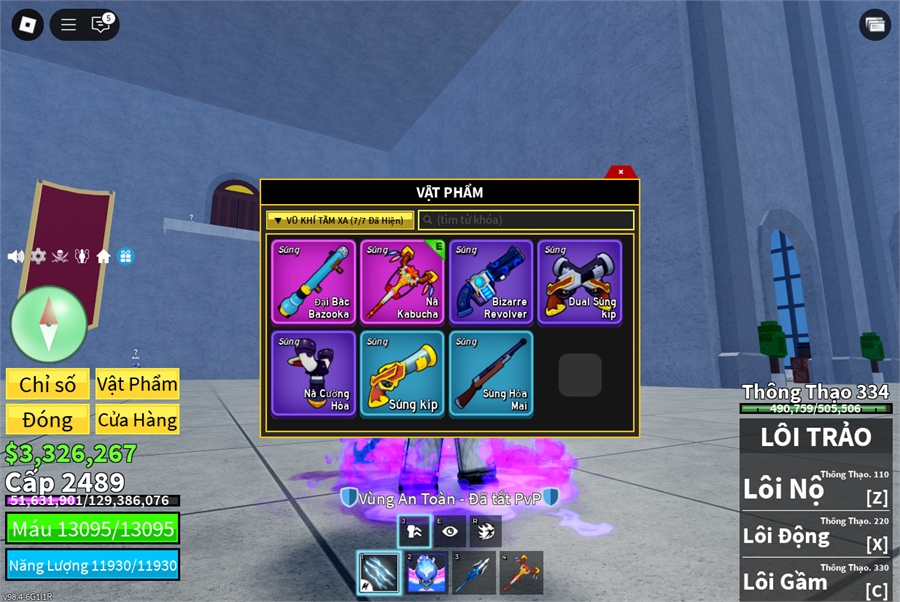
Task: Select the lightning claw hotbar slot
Action: (379, 573)
